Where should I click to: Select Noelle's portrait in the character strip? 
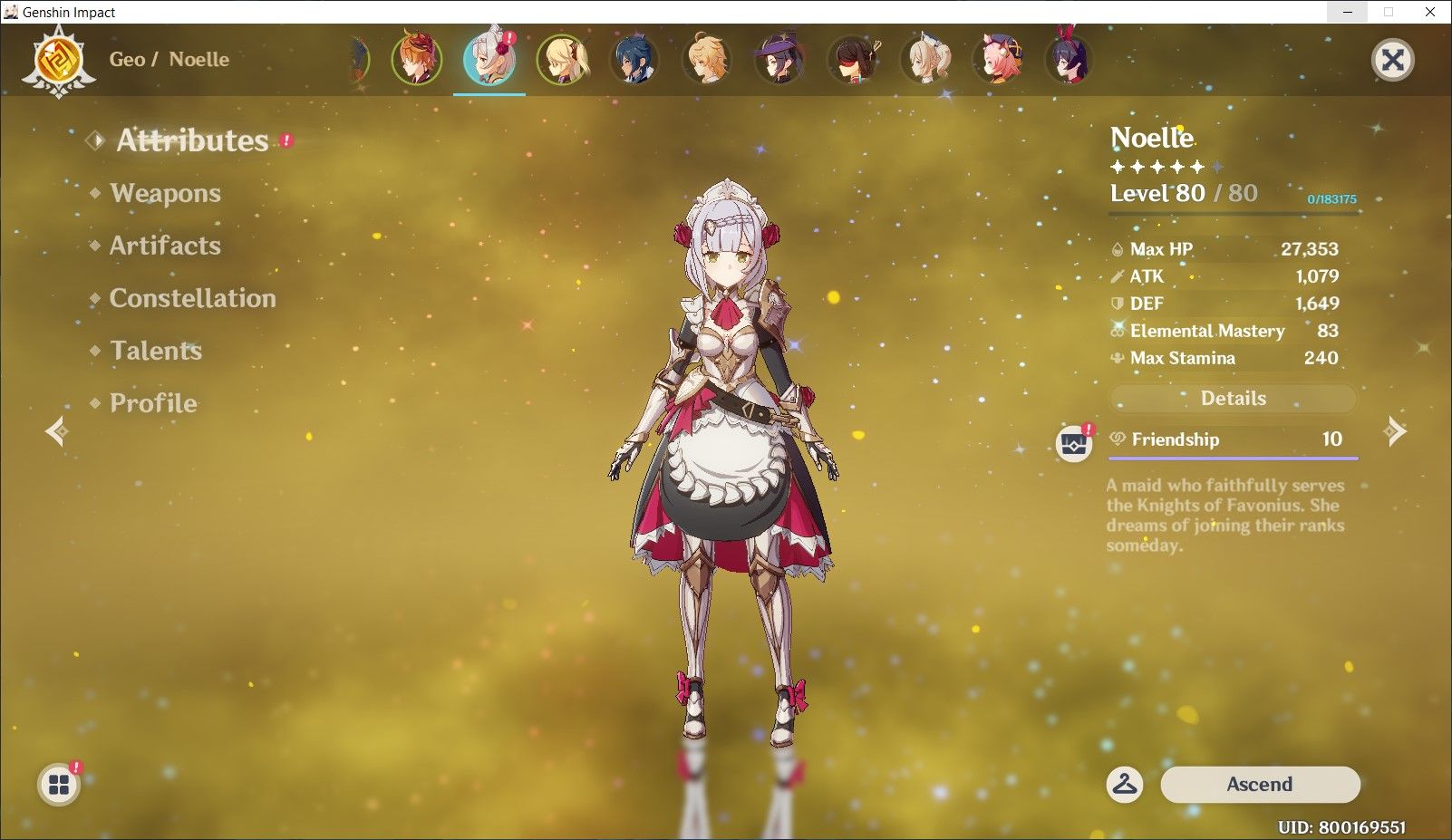[489, 59]
